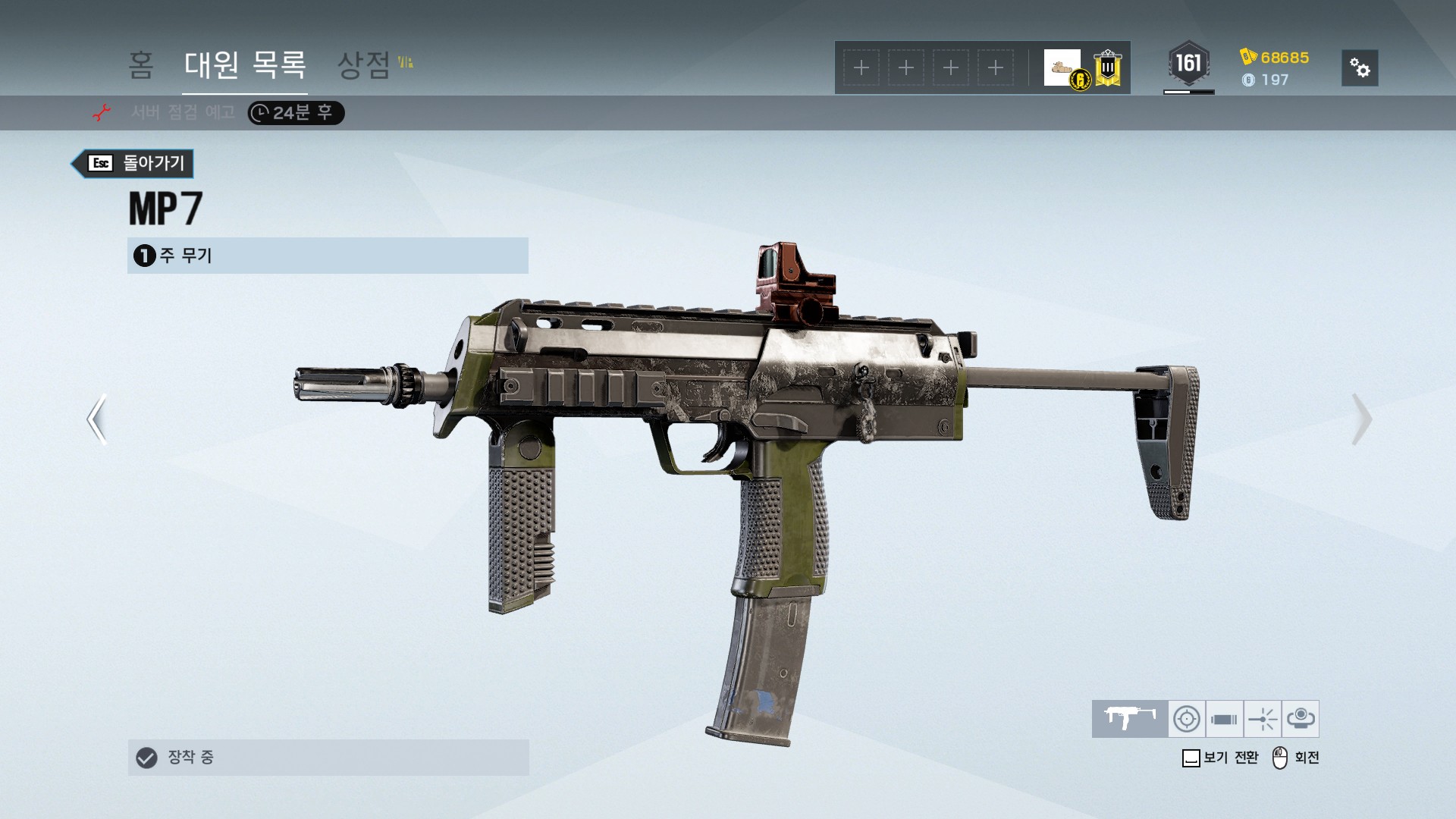The image size is (1456, 819).
Task: Click the player profile avatar
Action: (1063, 68)
